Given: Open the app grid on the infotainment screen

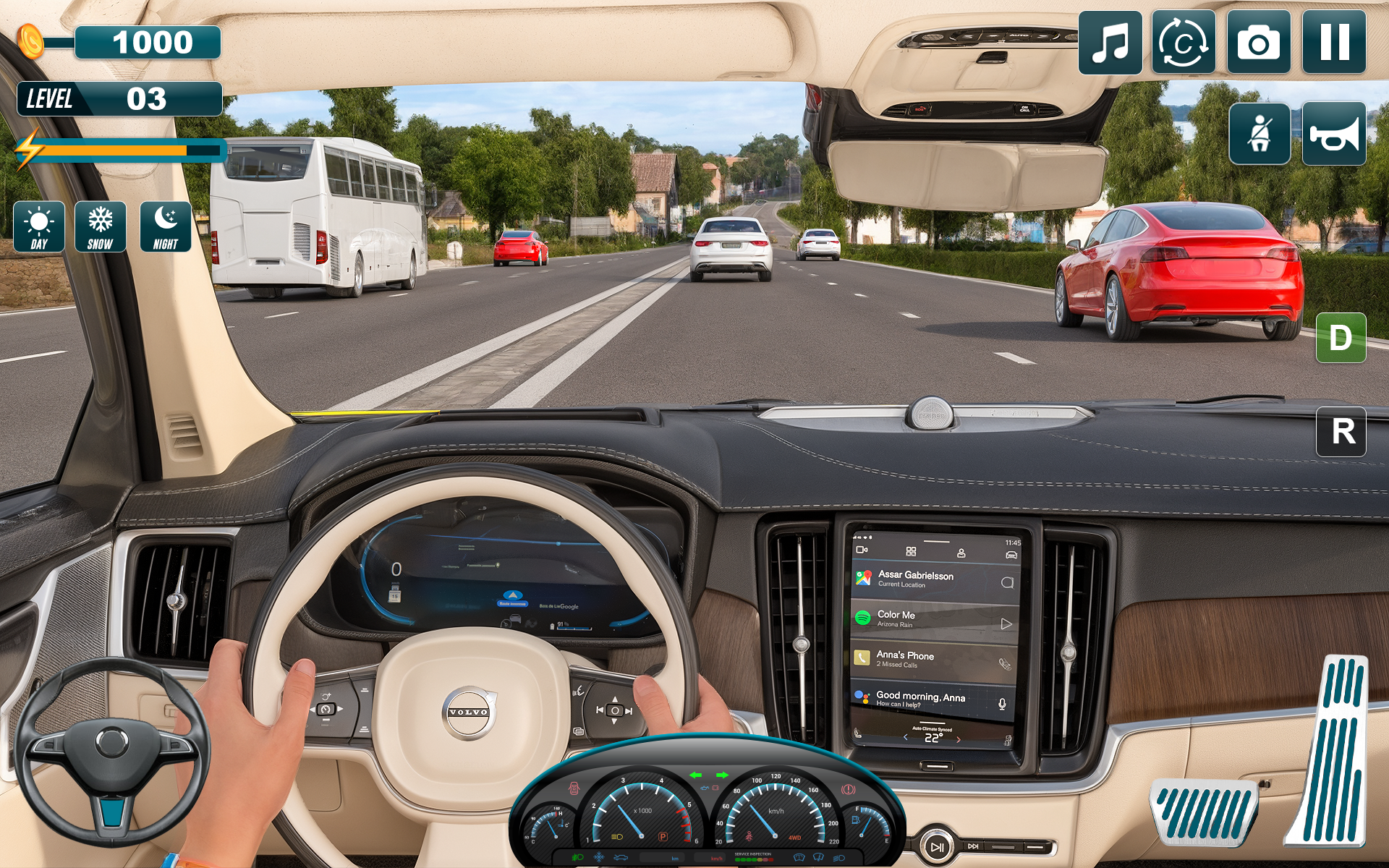Looking at the screenshot, I should 911,552.
